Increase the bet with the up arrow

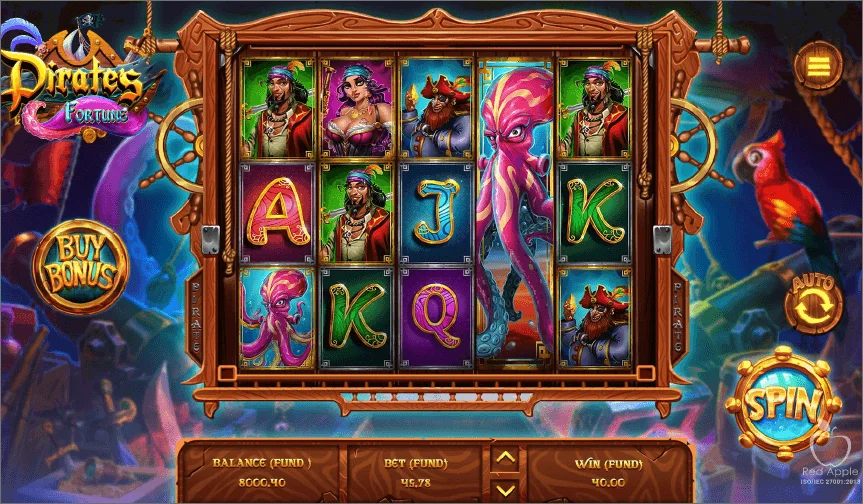[506, 458]
